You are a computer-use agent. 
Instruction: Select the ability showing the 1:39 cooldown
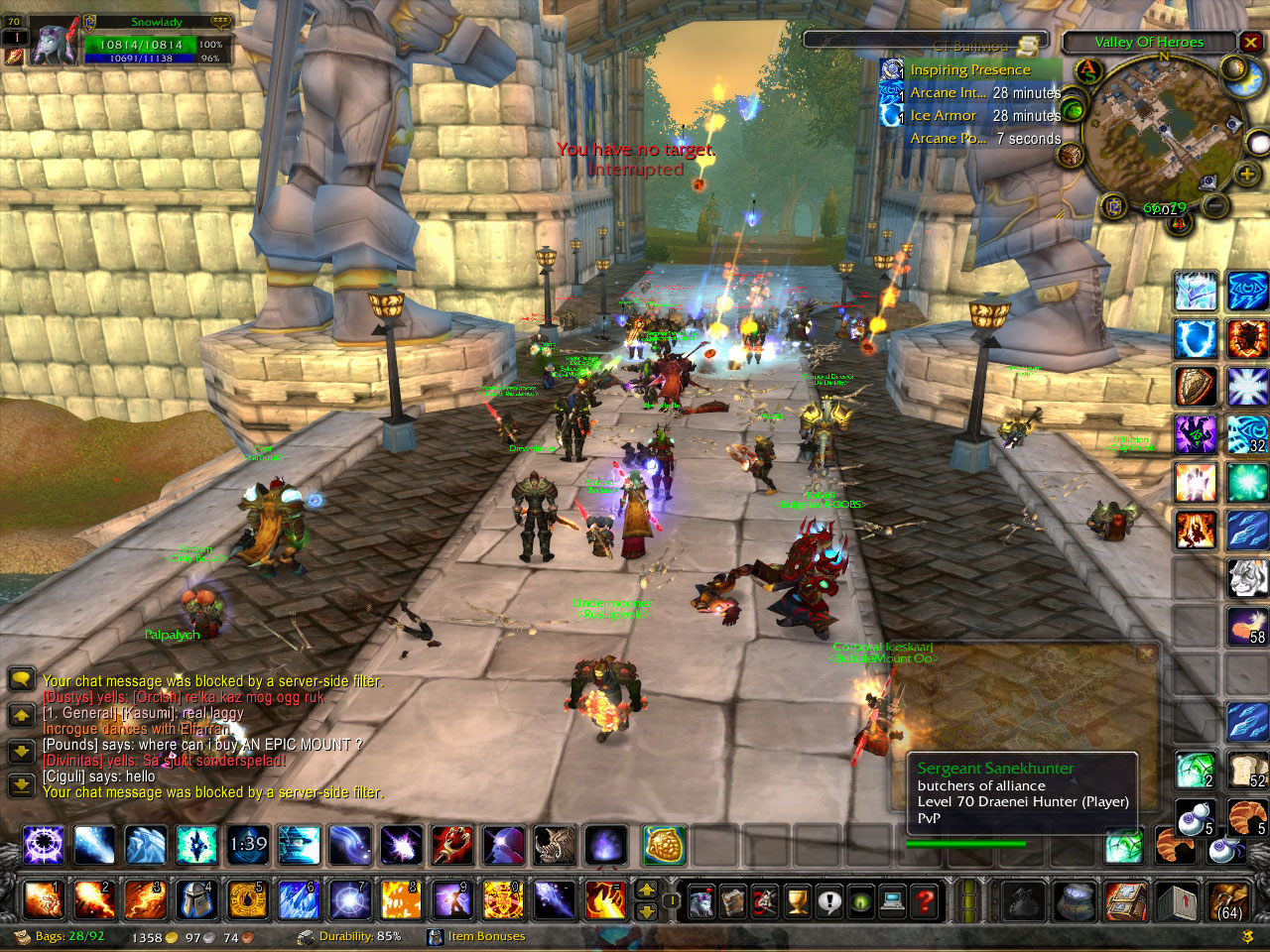[x=248, y=846]
